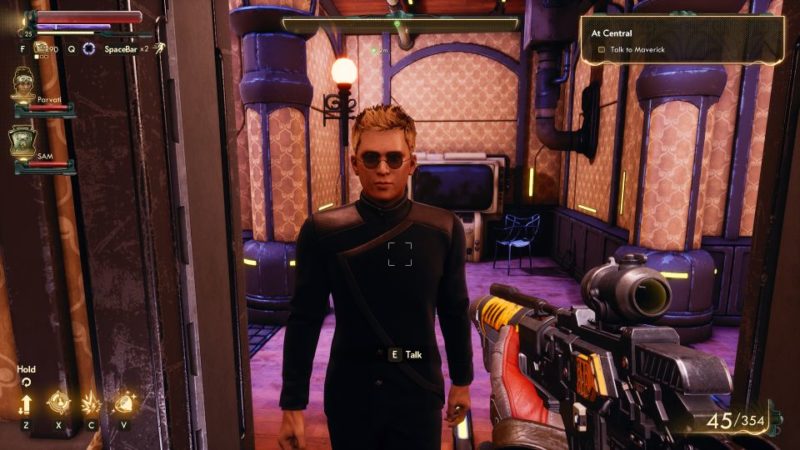Viewport: 800px width, 450px height.
Task: Activate the circular dilation ability icon
Action: click(89, 48)
